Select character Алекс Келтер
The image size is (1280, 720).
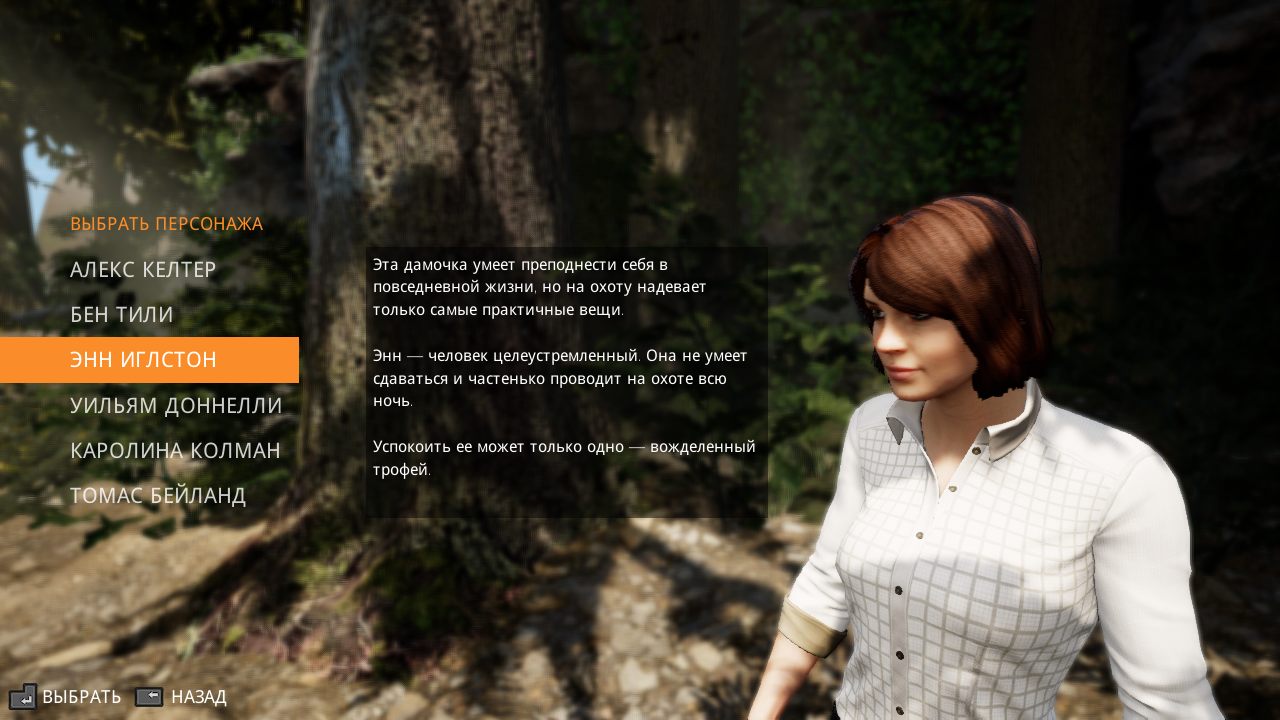click(x=143, y=270)
